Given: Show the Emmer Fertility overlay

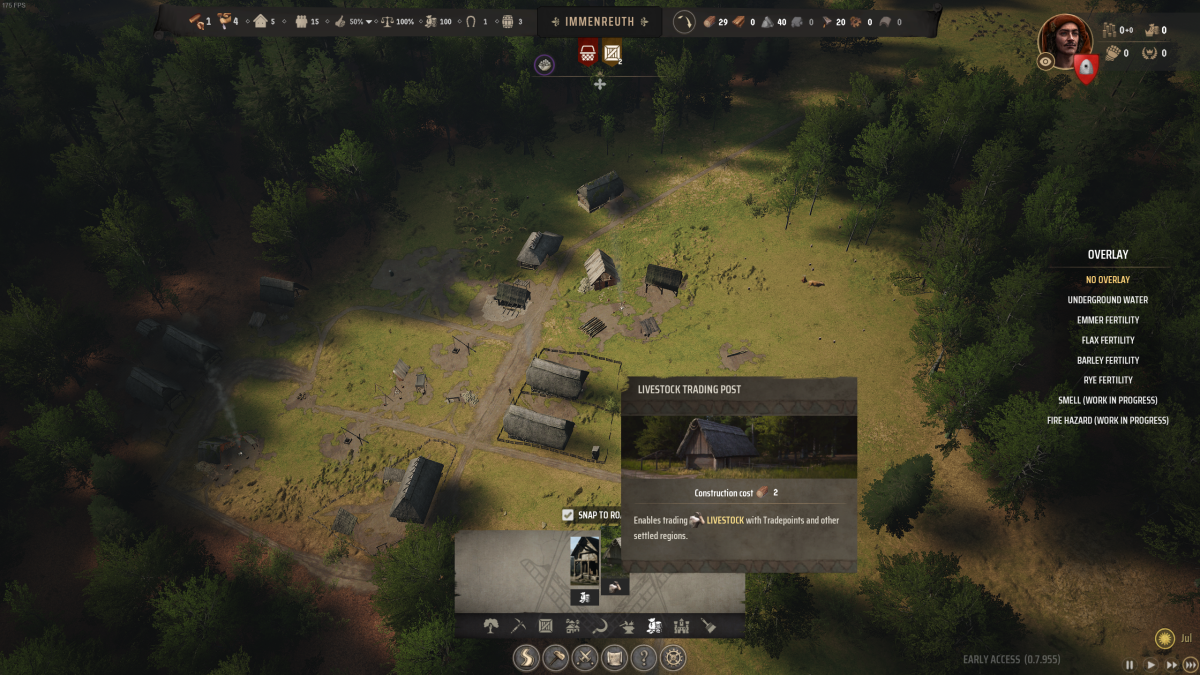Looking at the screenshot, I should point(1107,320).
